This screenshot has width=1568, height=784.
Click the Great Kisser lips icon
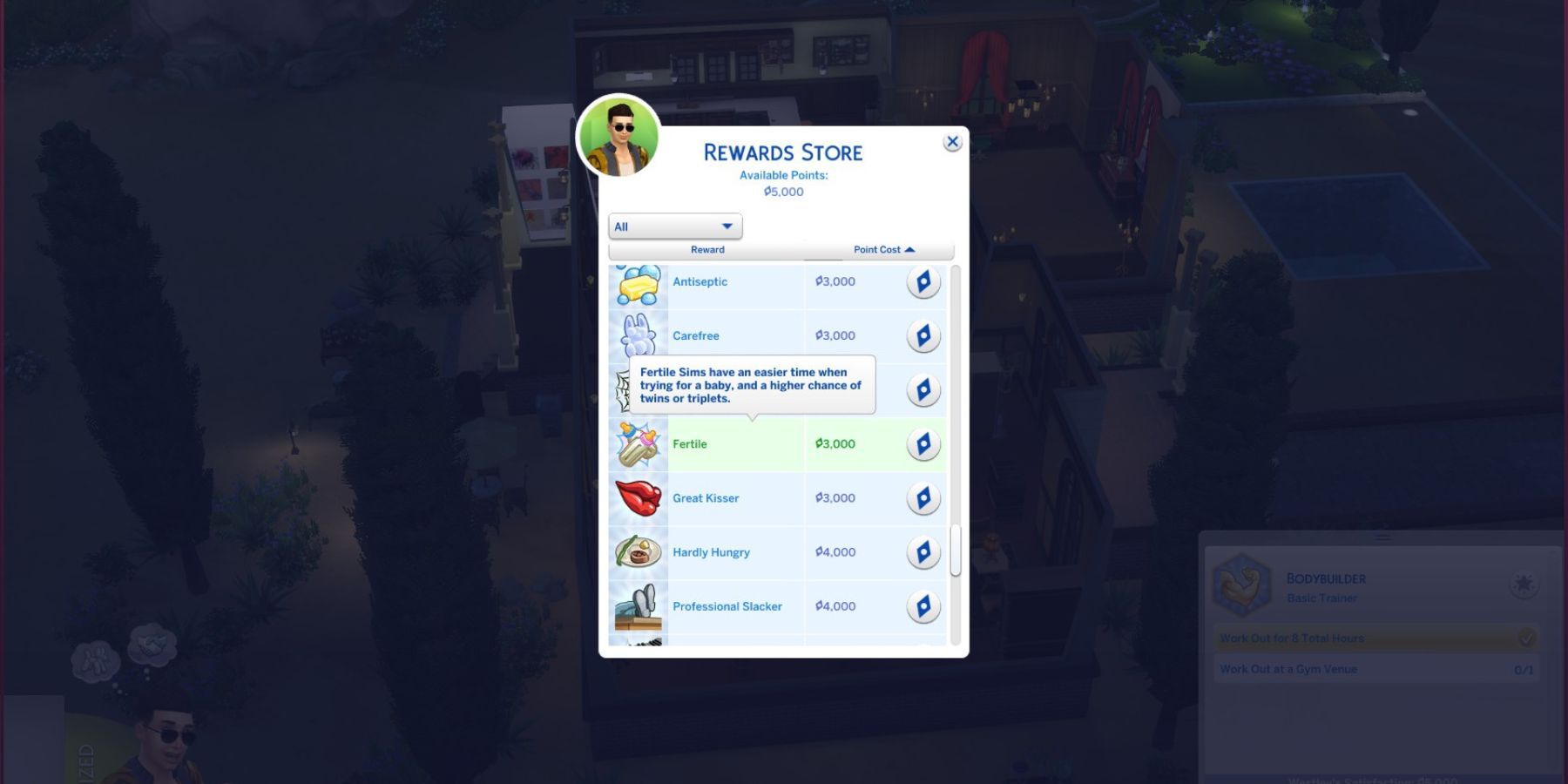(639, 498)
